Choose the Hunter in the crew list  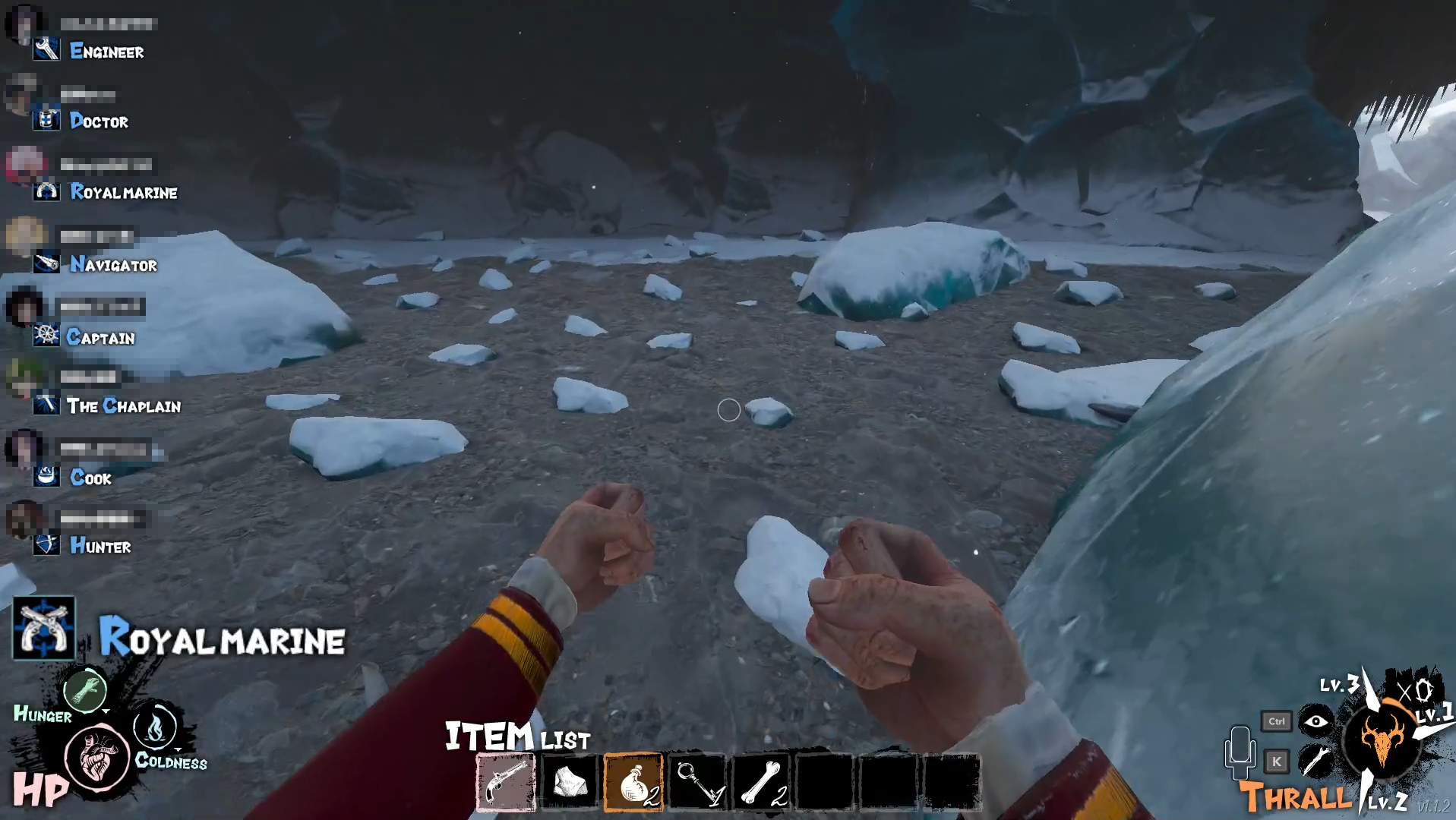pos(99,546)
